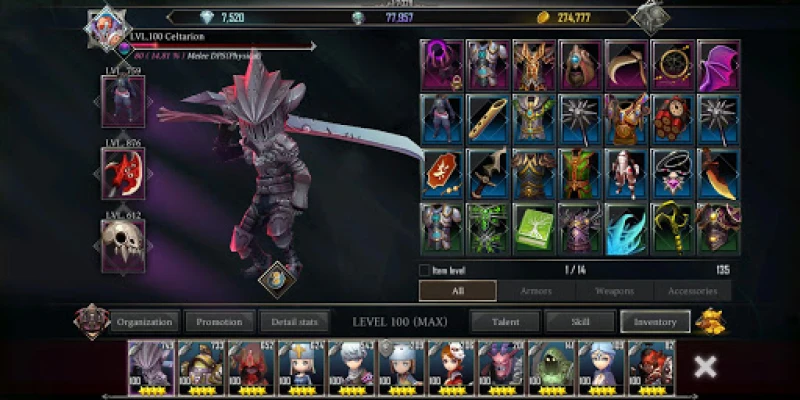This screenshot has height=400, width=800.
Task: Show Detail stats
Action: (294, 322)
